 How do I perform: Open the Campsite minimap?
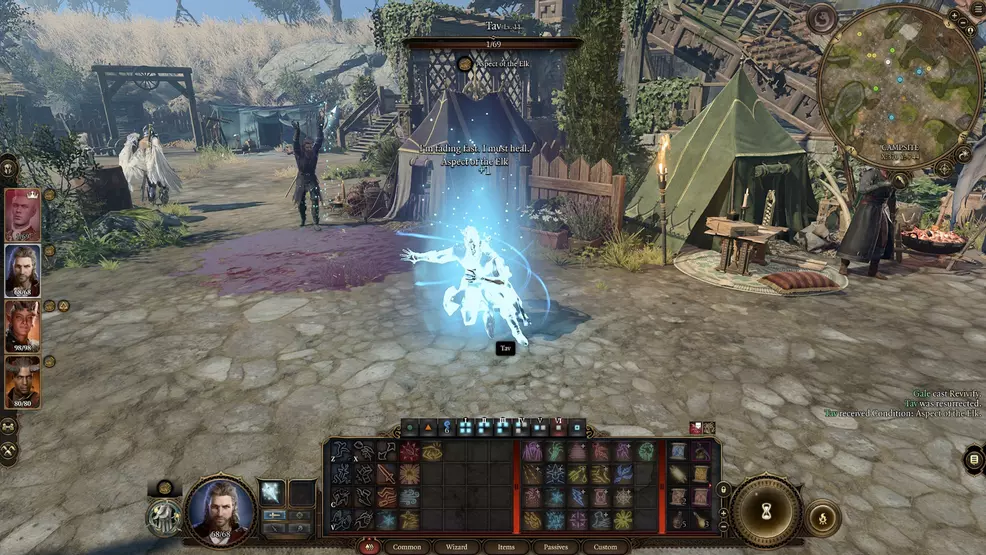[x=898, y=87]
